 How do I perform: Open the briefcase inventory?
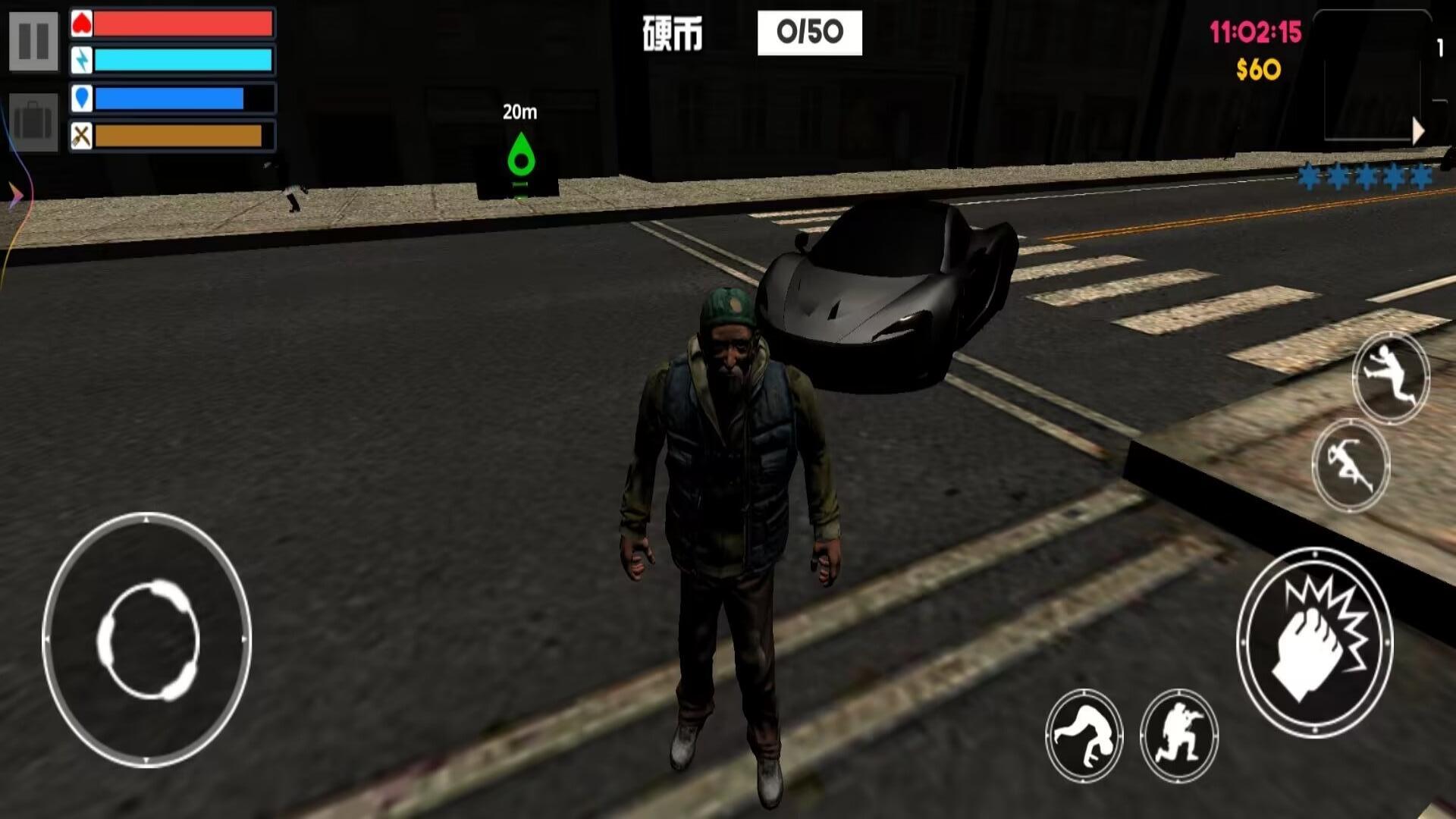point(33,121)
